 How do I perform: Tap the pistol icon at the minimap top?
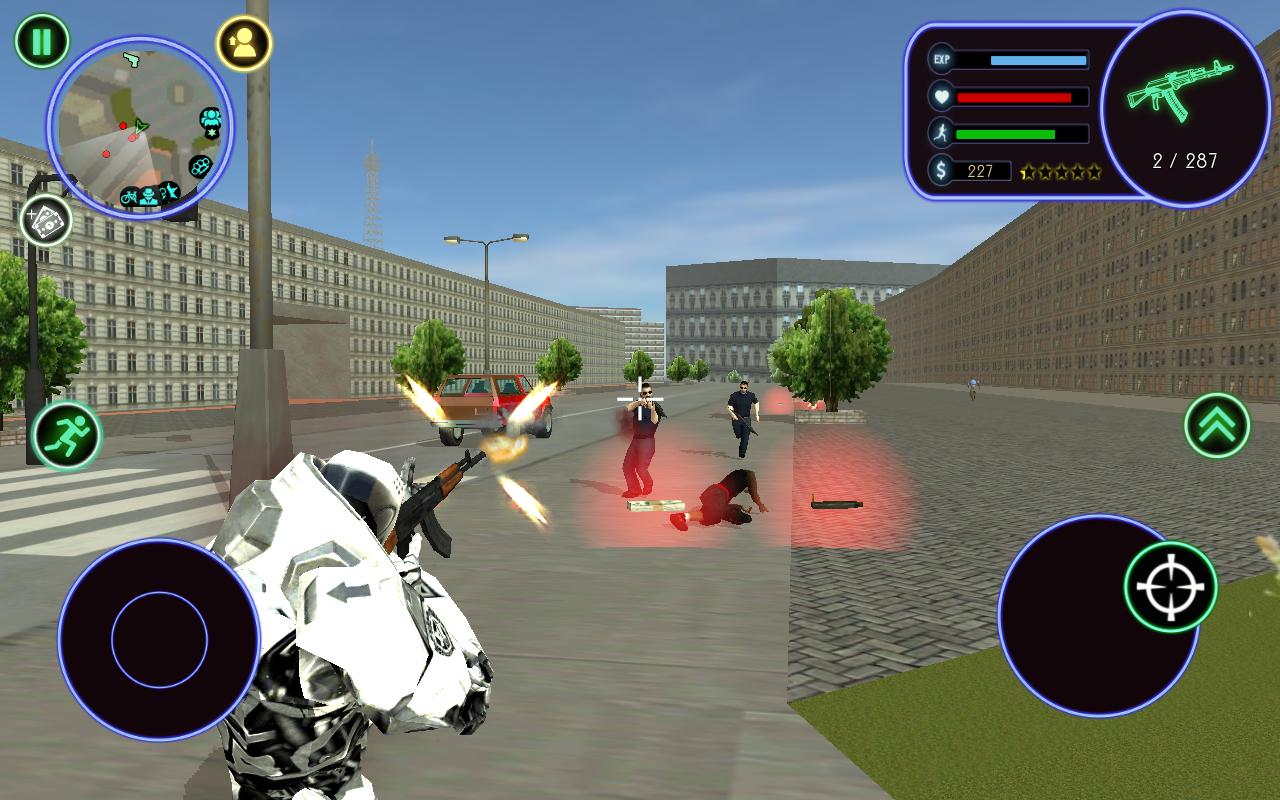(133, 59)
